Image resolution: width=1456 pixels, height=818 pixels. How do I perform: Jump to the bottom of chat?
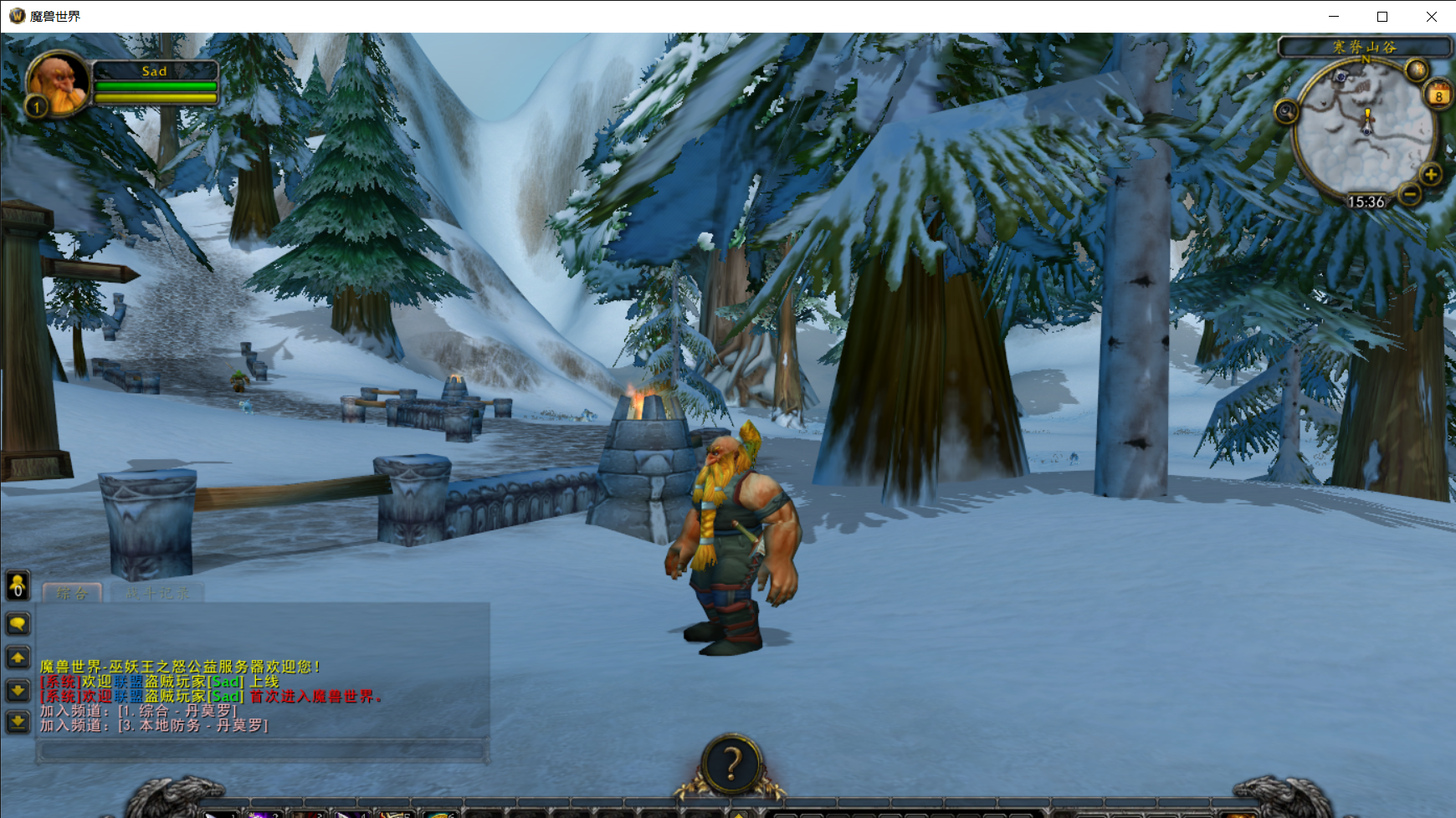click(x=18, y=722)
